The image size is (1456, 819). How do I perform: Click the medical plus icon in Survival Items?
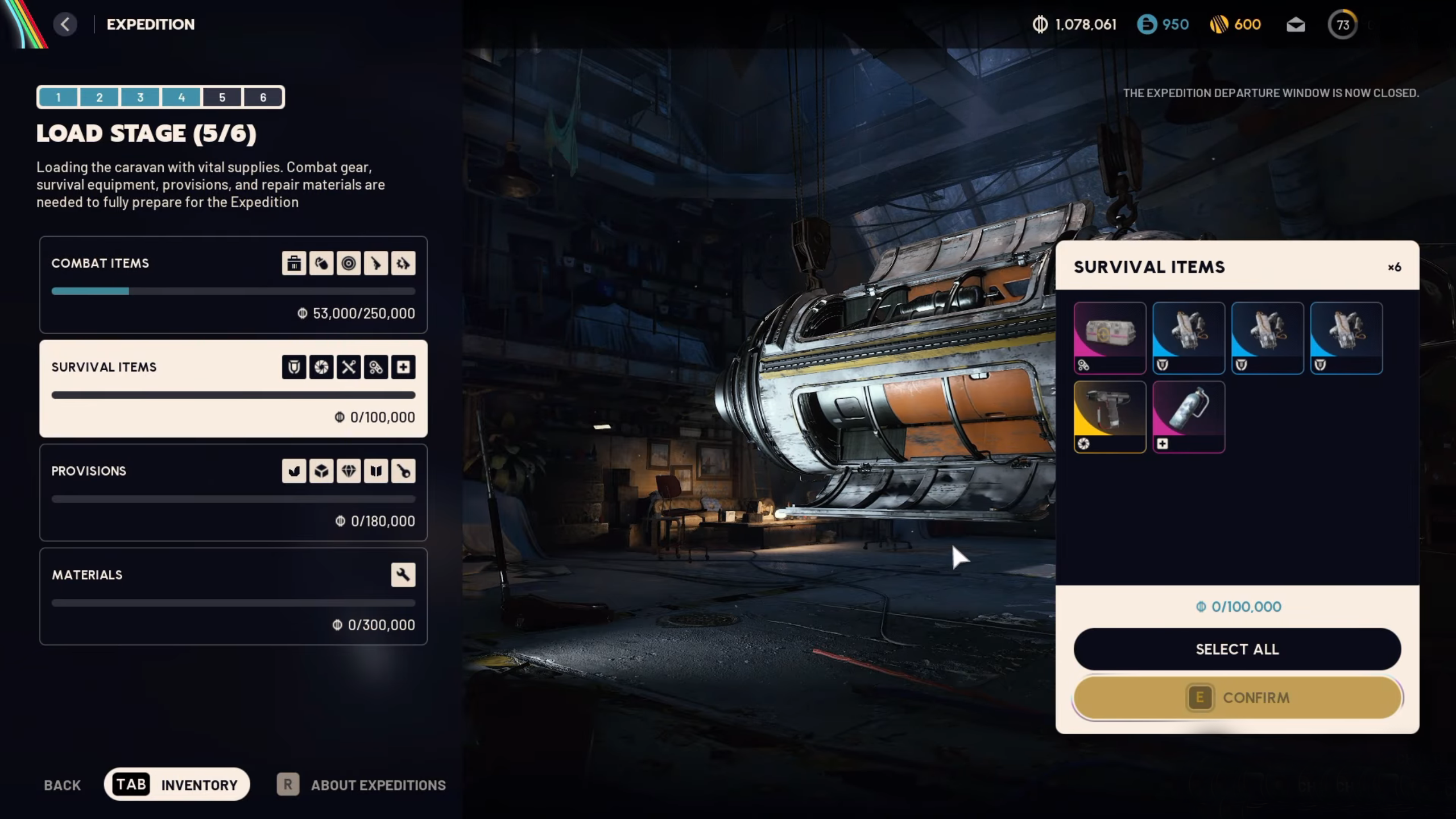pyautogui.click(x=403, y=367)
